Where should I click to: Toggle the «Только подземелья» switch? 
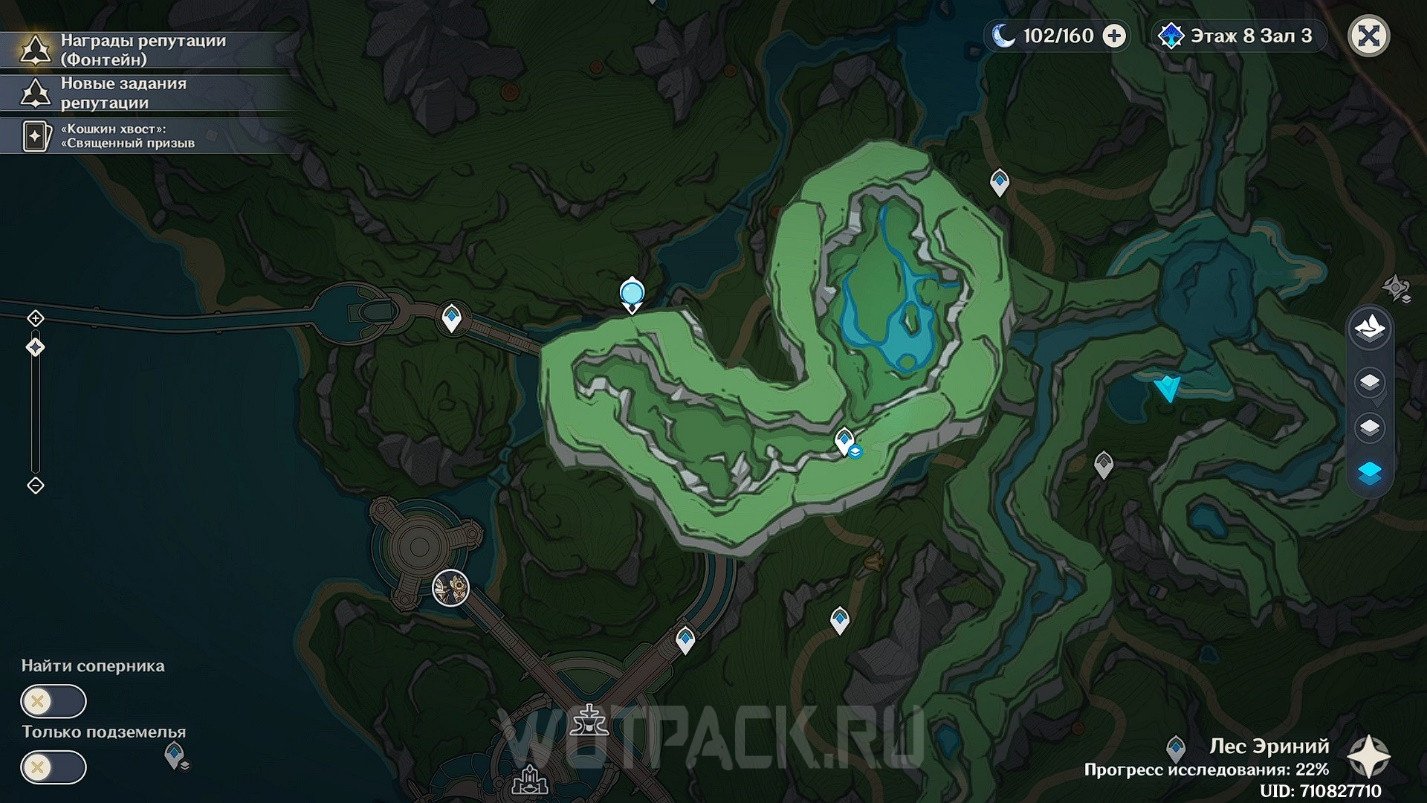(x=54, y=767)
